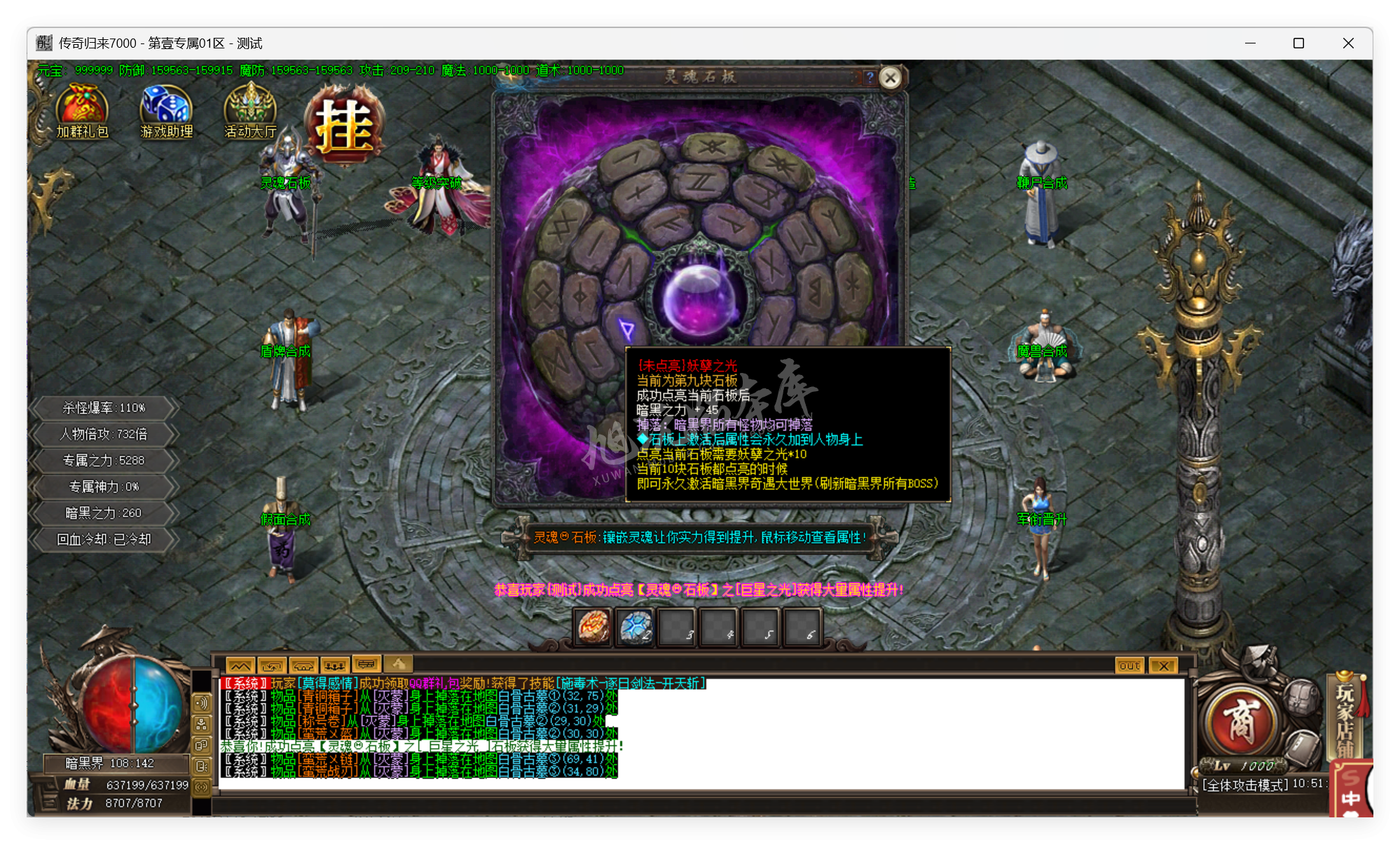This screenshot has width=1400, height=844.
Task: Open the 游戏助理 game assistant dice icon
Action: pyautogui.click(x=165, y=105)
